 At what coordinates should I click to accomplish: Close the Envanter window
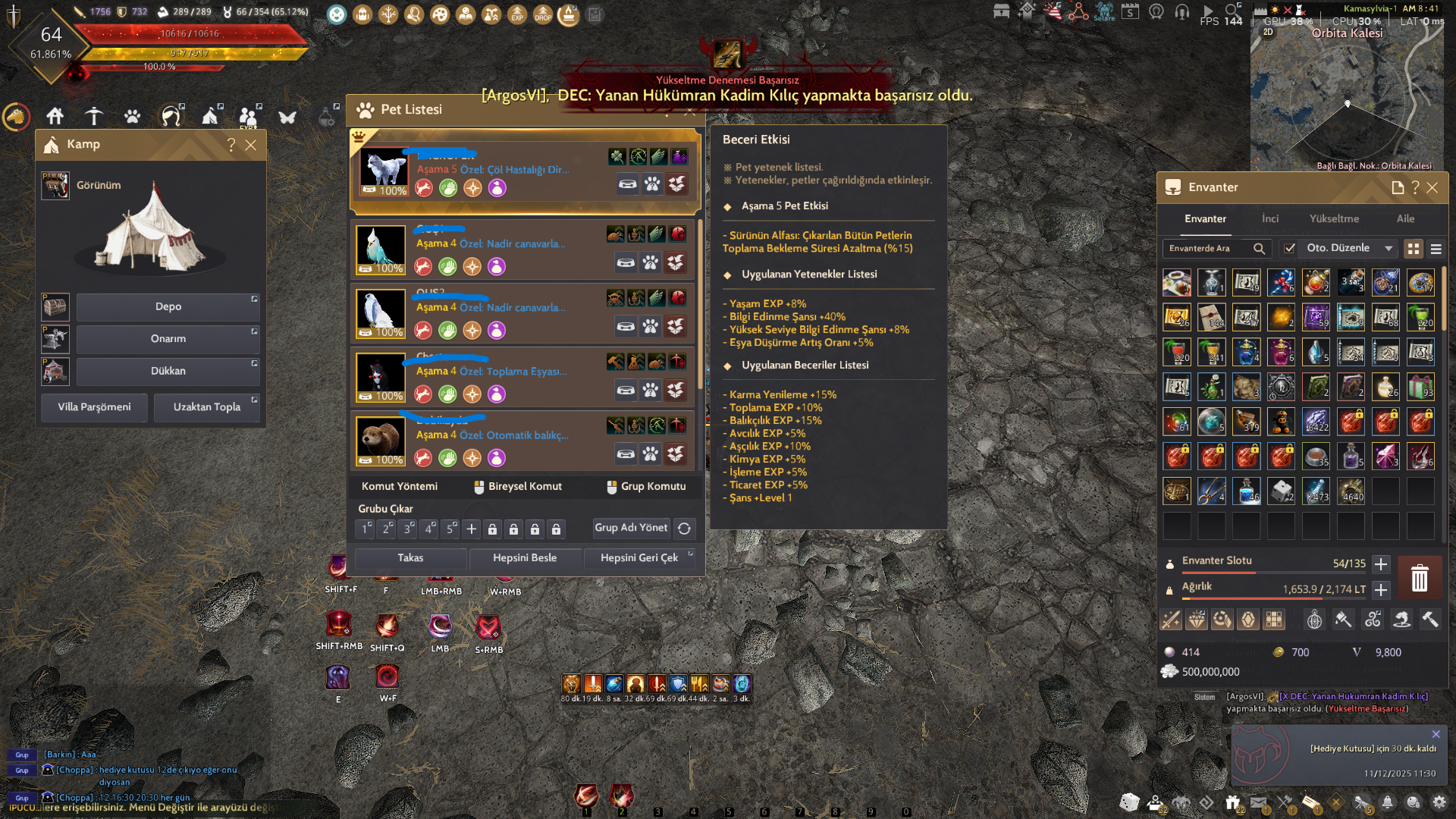point(1432,188)
